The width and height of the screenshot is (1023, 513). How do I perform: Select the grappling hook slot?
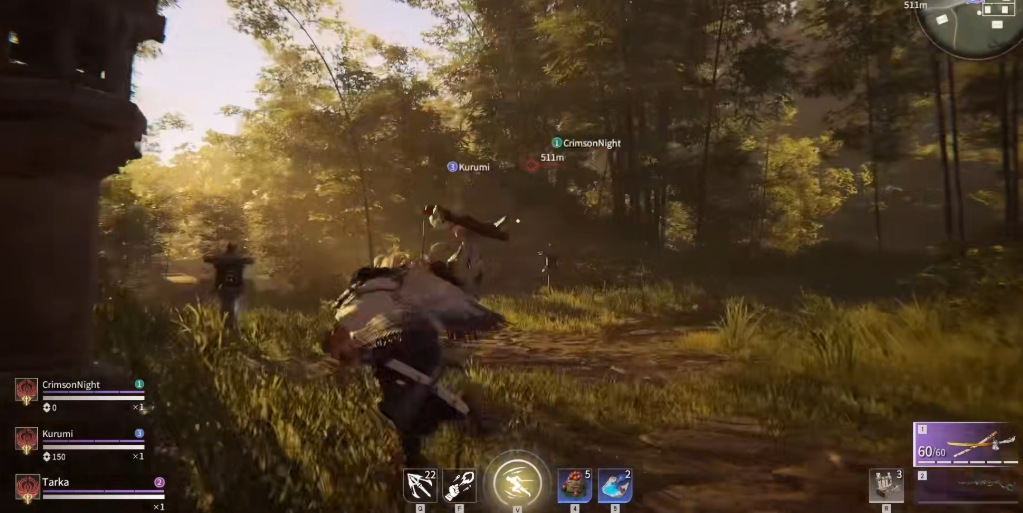tap(419, 485)
